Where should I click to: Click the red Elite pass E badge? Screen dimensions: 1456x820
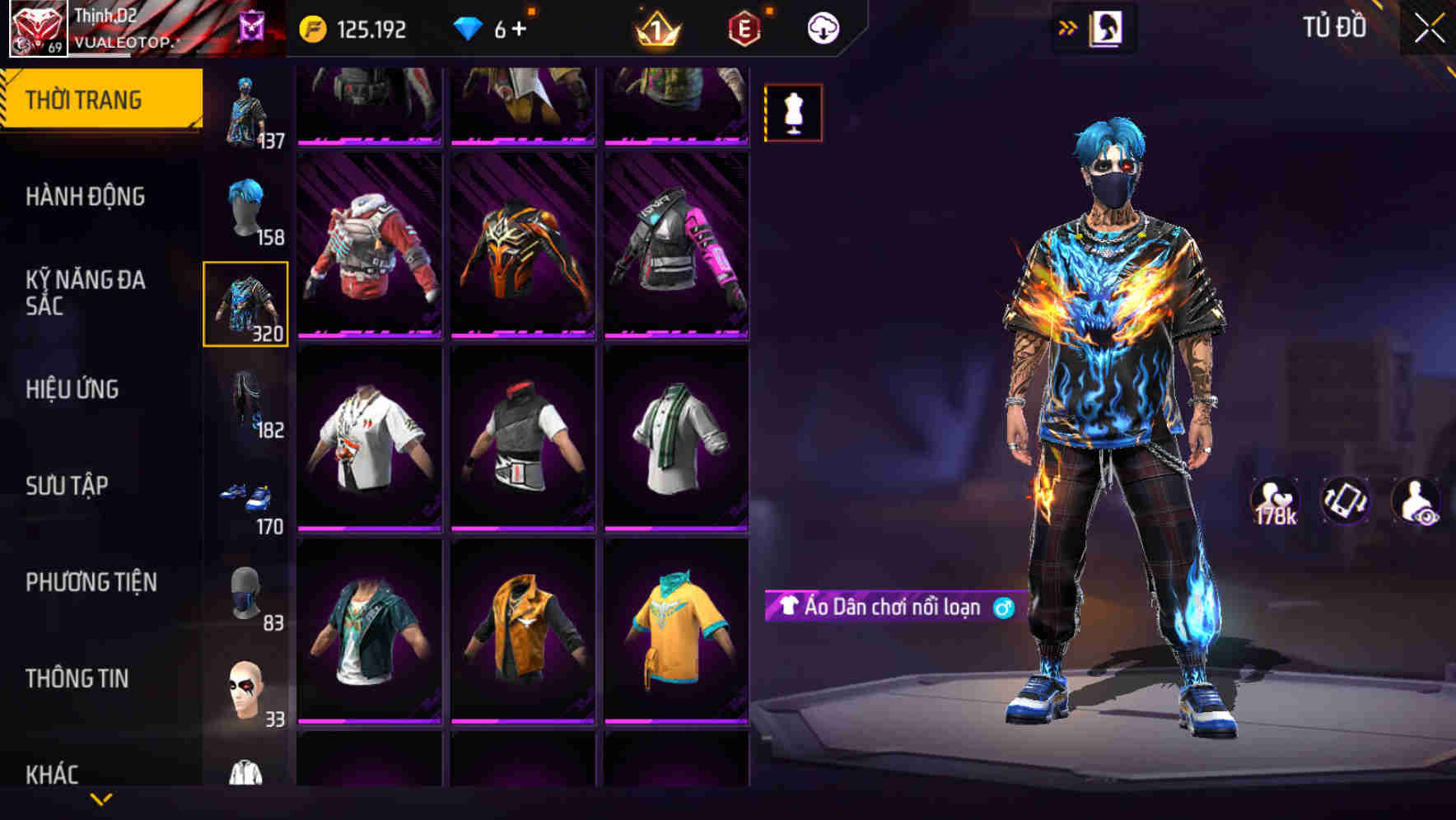pos(743,27)
